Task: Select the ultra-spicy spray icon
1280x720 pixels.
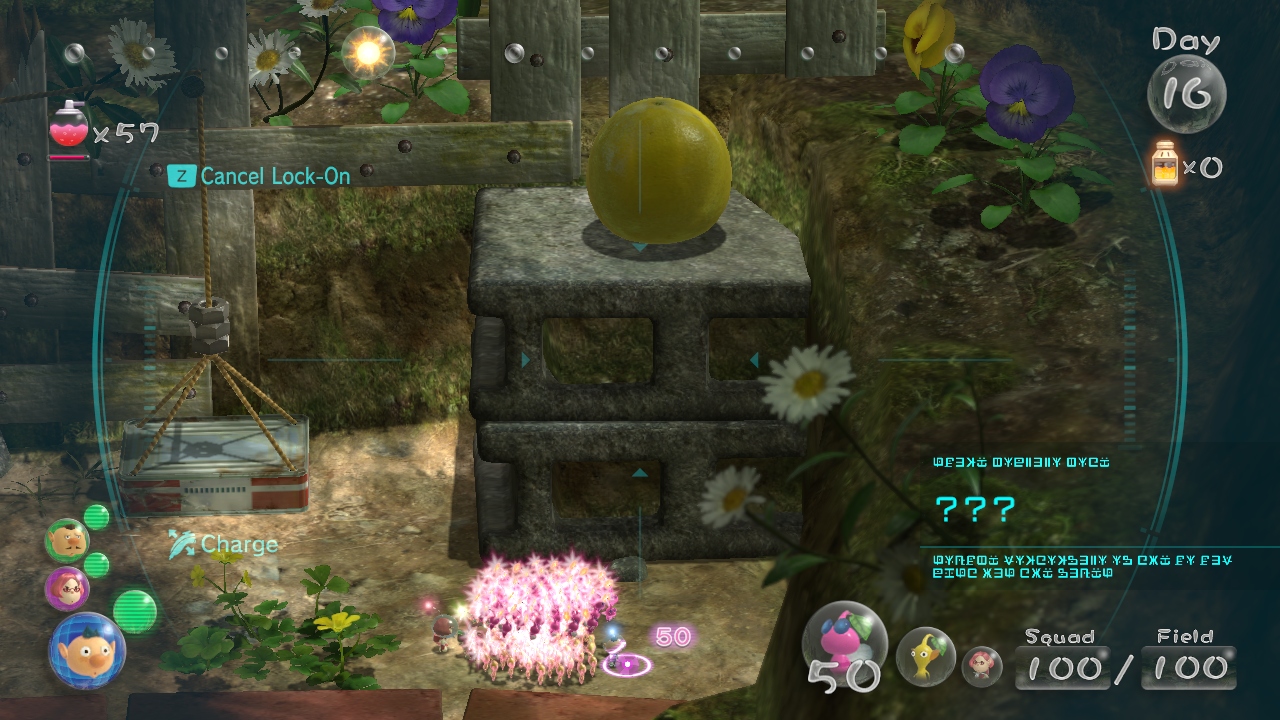Action: pos(68,127)
